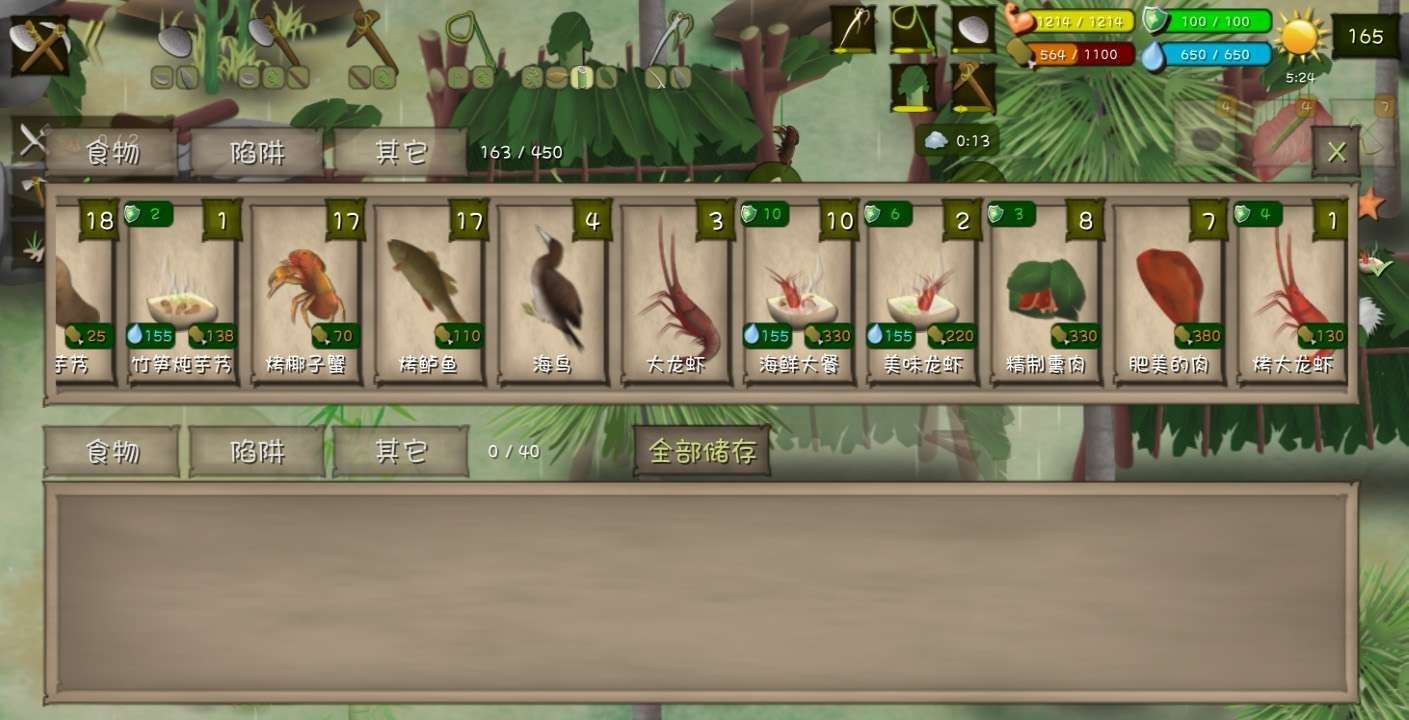The image size is (1409, 720).
Task: Open the 其它 tab in inventory
Action: coord(399,151)
